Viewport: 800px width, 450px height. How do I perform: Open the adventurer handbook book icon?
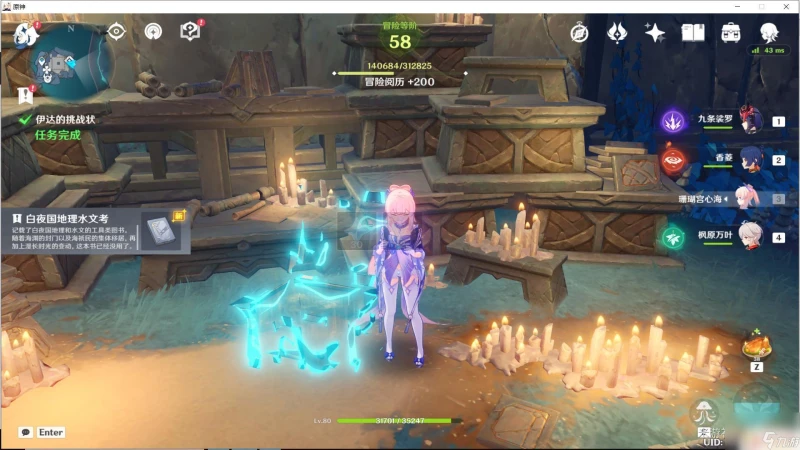coord(693,32)
